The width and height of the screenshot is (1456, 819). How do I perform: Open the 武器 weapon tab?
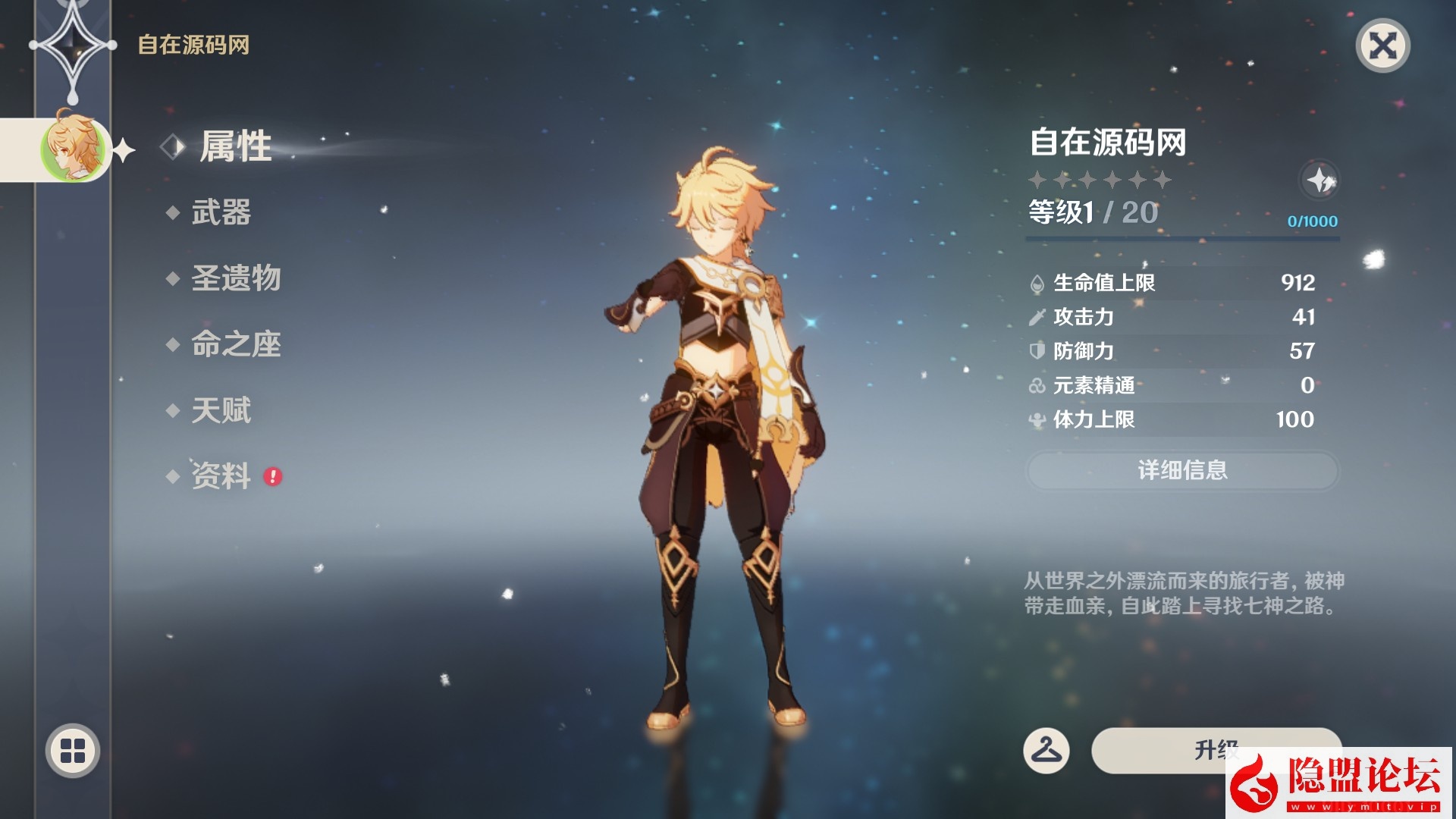[x=221, y=213]
